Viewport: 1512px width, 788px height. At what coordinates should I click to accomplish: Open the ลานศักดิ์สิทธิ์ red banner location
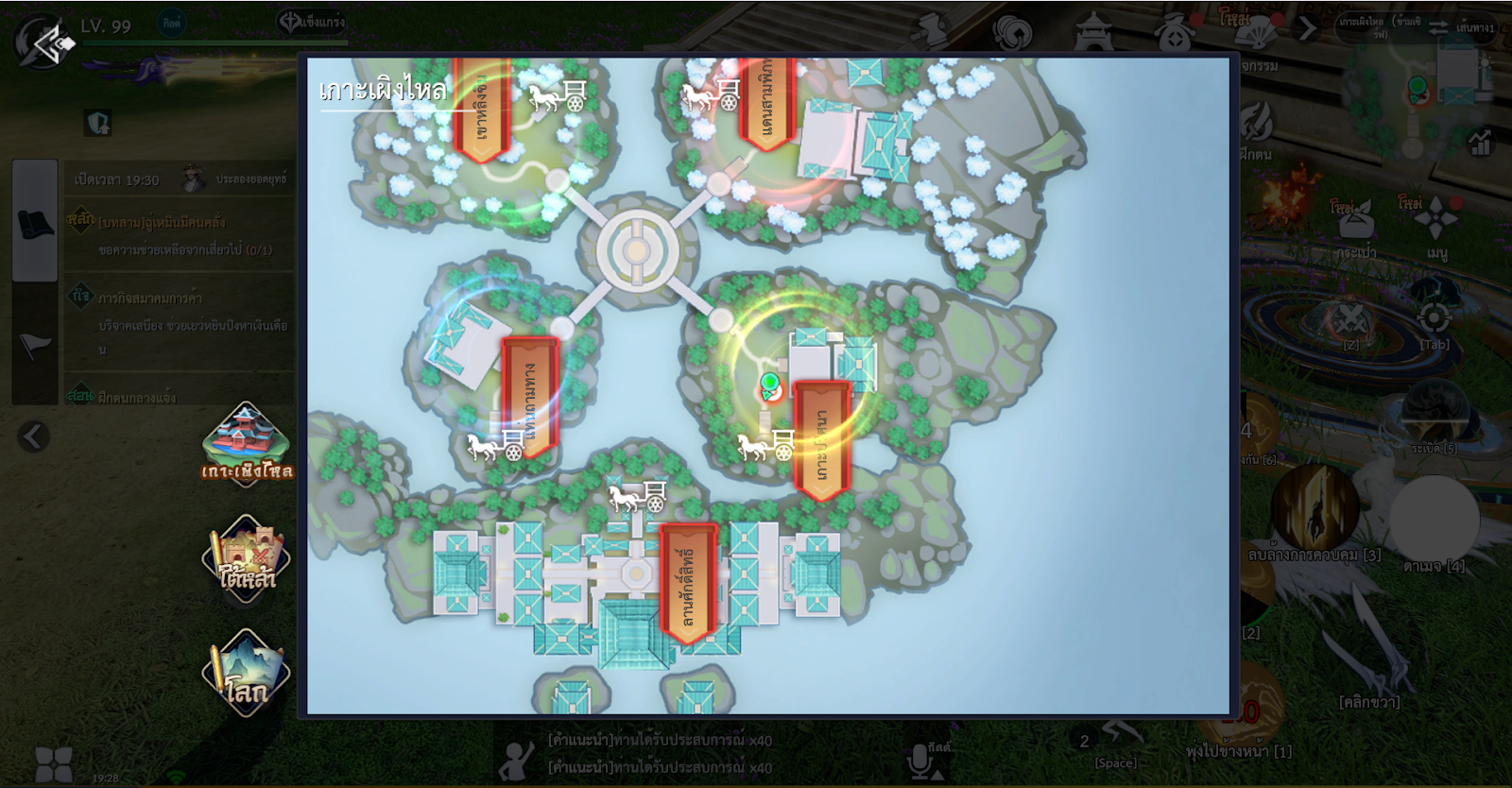pos(687,583)
